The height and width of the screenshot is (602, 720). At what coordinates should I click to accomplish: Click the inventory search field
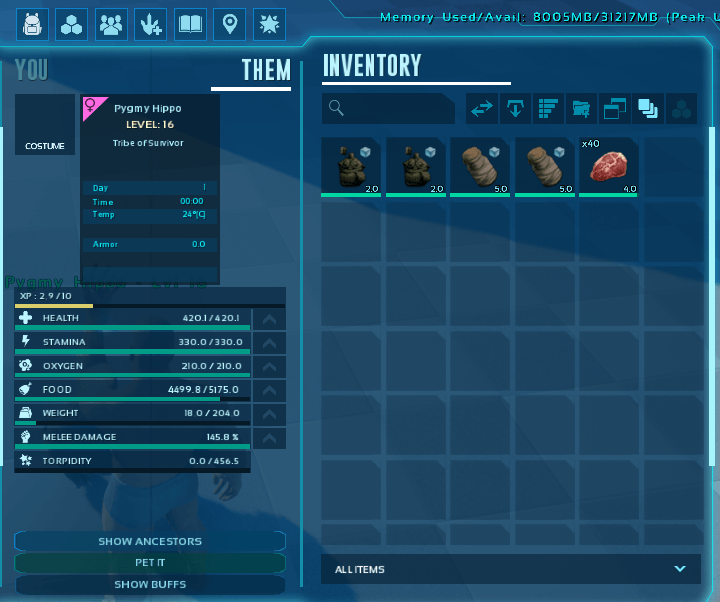coord(390,109)
